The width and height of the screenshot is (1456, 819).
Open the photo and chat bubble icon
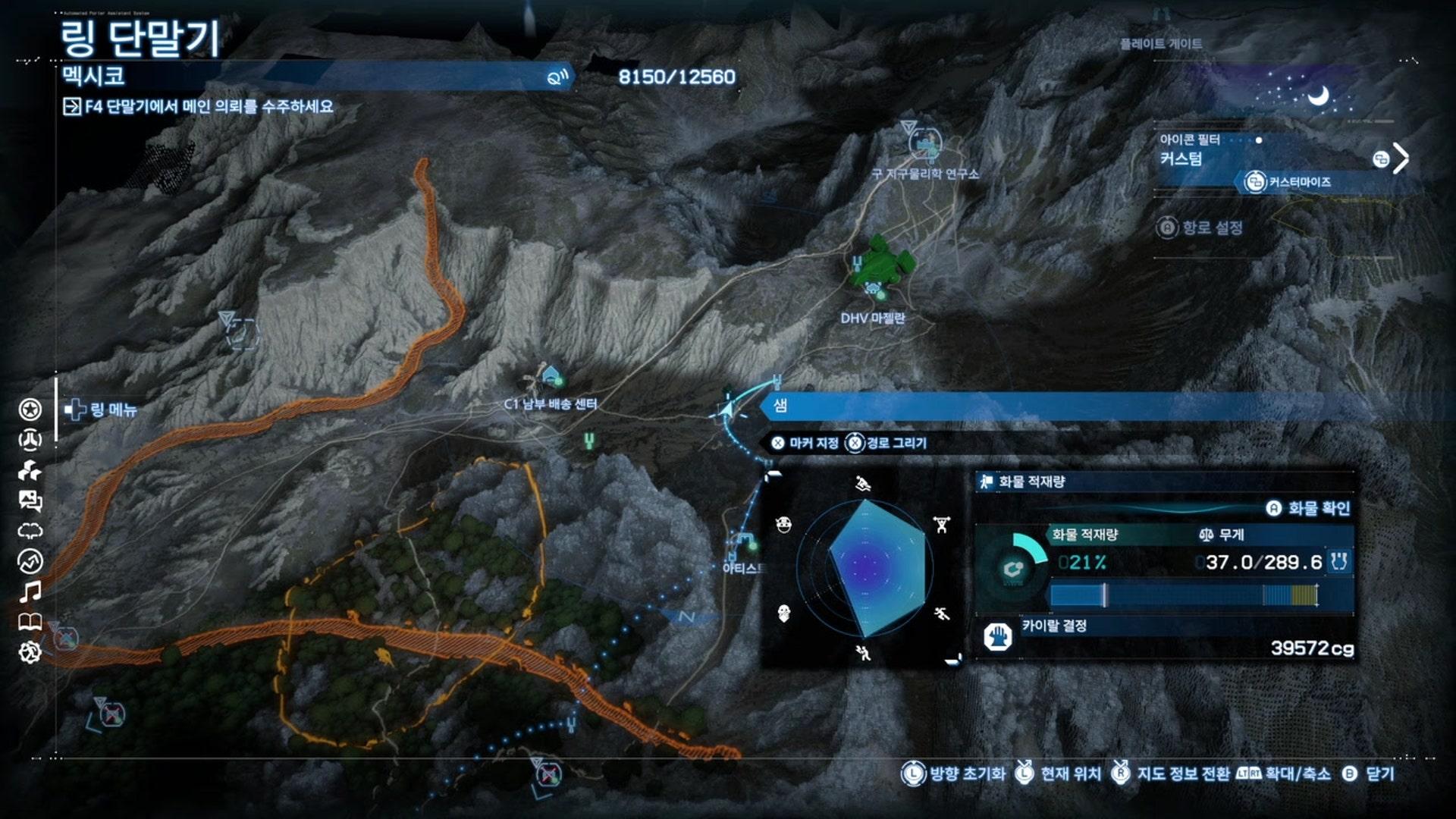coord(30,500)
